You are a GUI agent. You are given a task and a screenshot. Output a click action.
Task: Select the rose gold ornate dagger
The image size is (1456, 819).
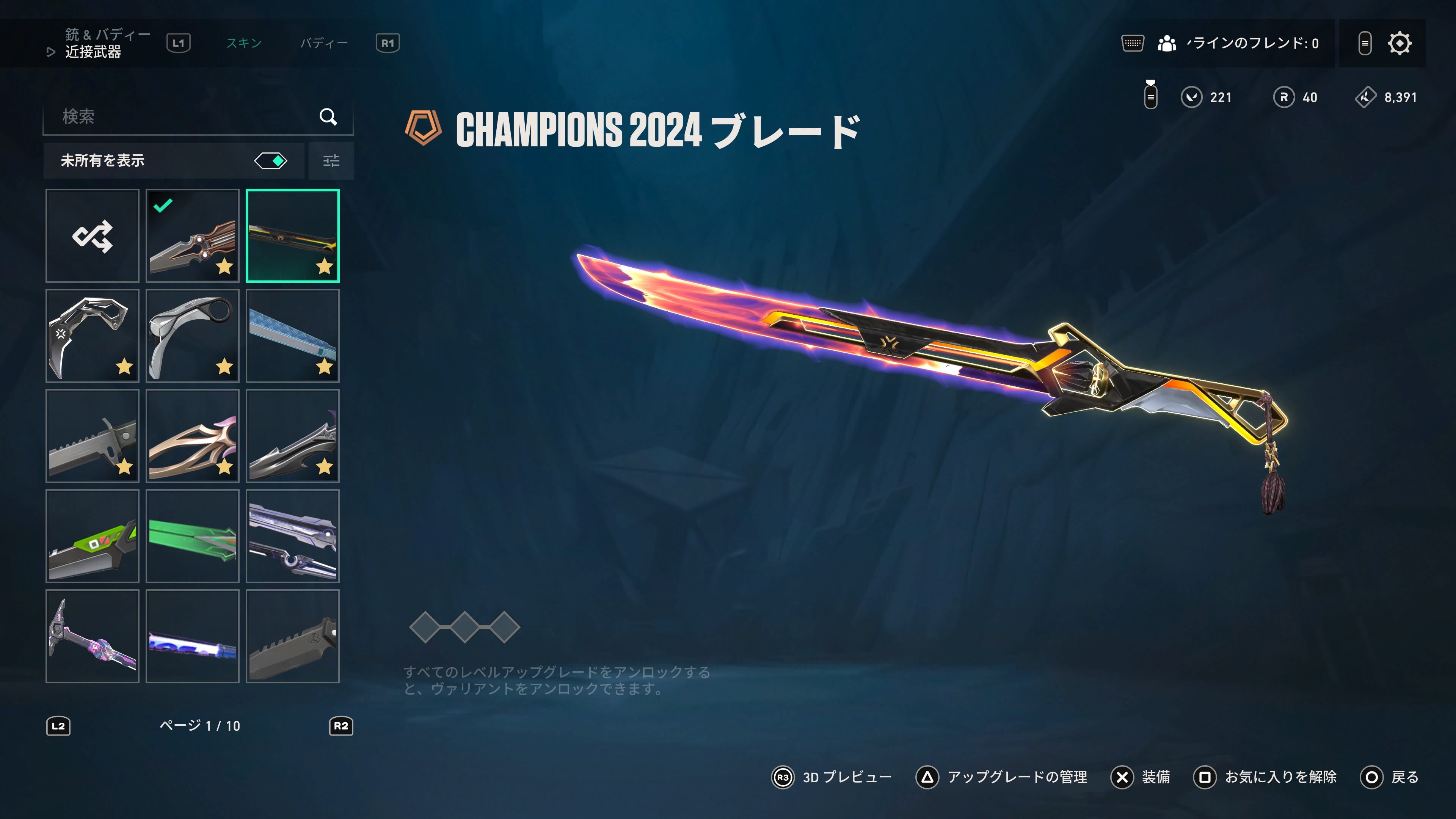192,436
